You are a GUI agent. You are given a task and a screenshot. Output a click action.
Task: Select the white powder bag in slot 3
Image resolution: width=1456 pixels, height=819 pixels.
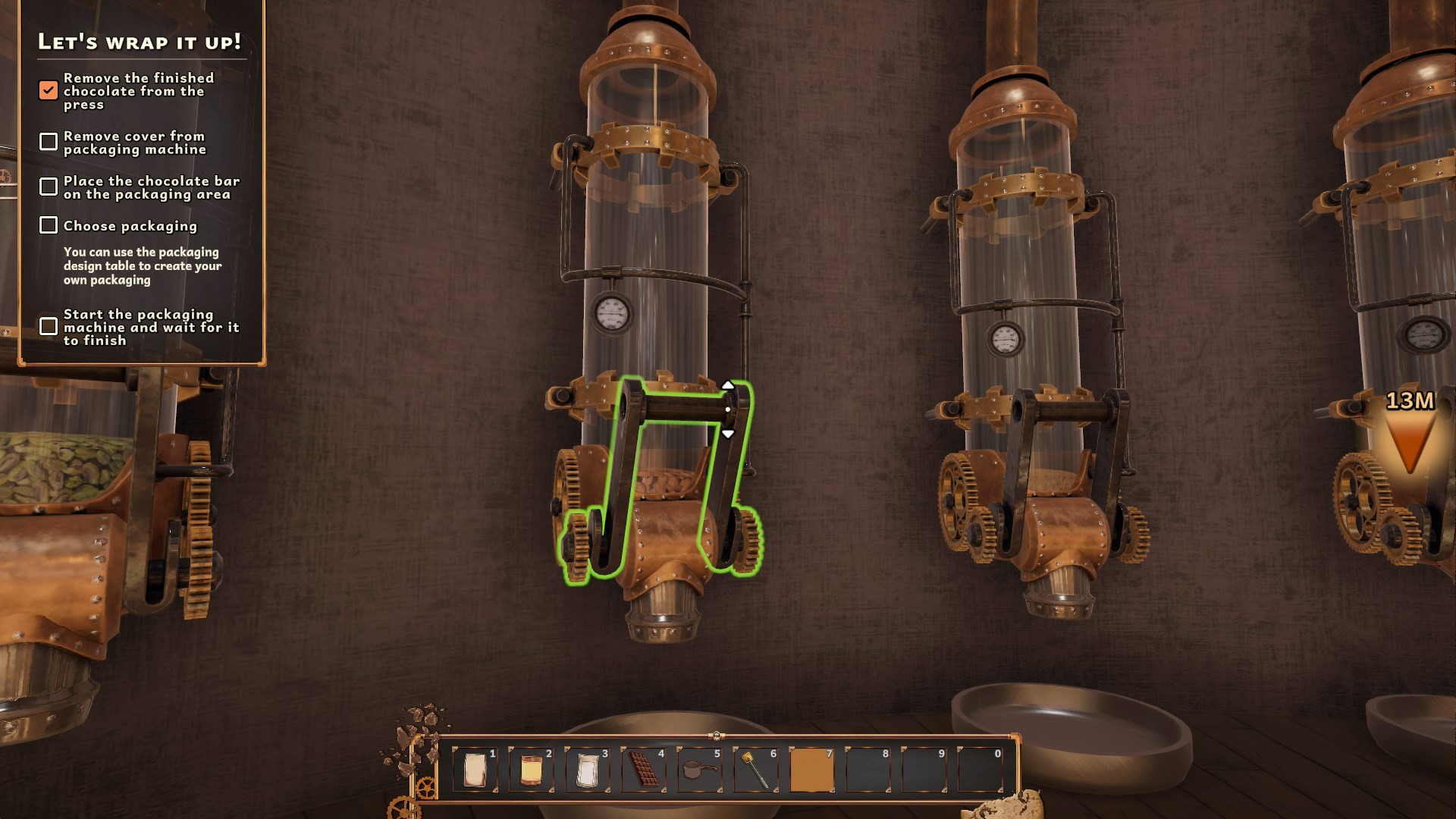pos(587,770)
